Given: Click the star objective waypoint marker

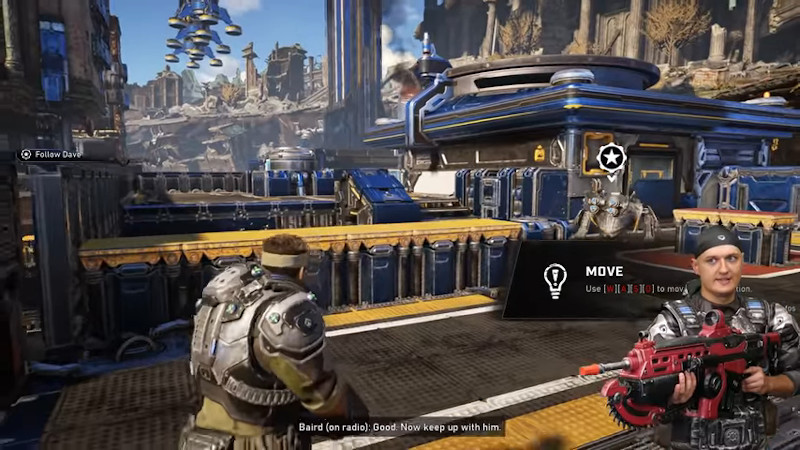Looking at the screenshot, I should (x=611, y=158).
